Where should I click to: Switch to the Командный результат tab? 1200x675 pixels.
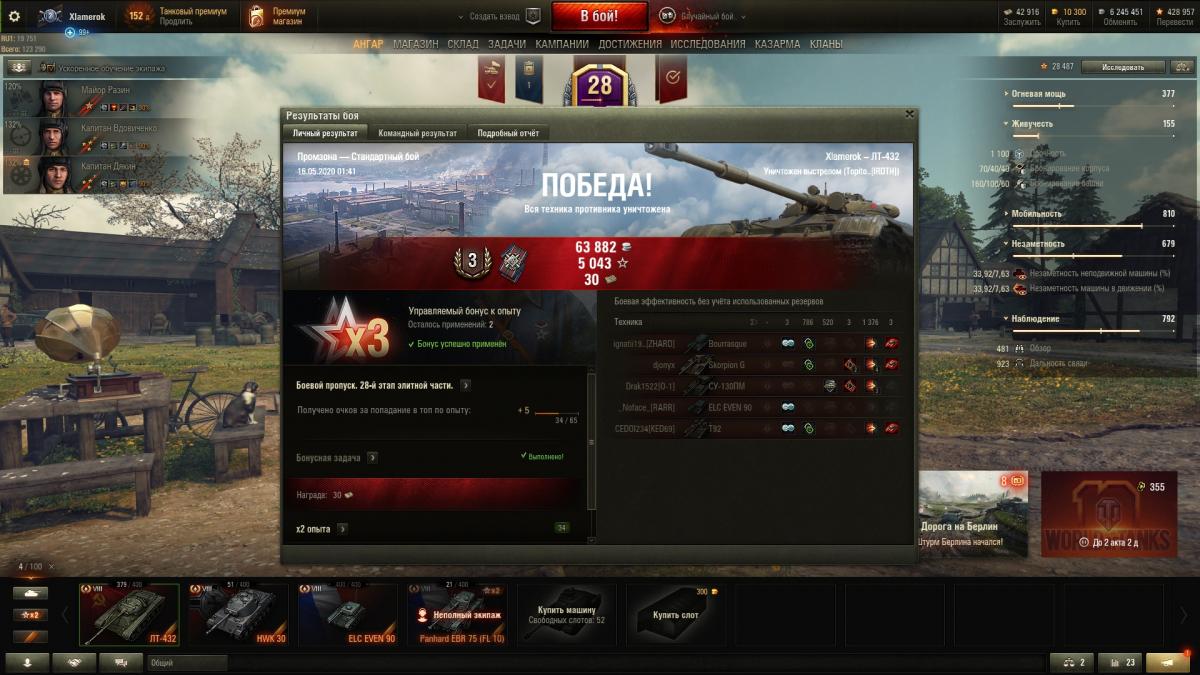(x=417, y=133)
